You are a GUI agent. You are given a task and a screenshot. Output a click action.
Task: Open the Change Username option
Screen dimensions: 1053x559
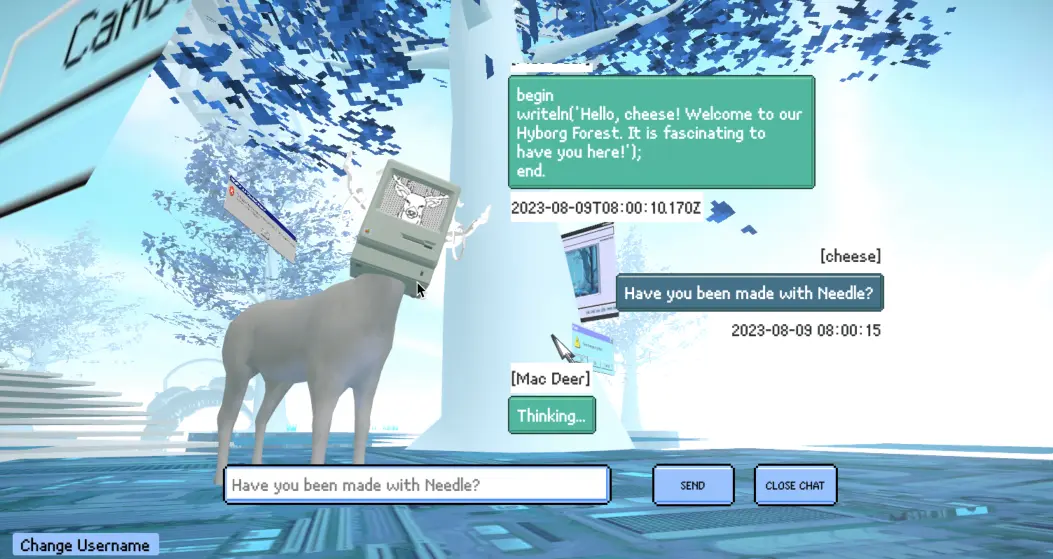tap(85, 545)
